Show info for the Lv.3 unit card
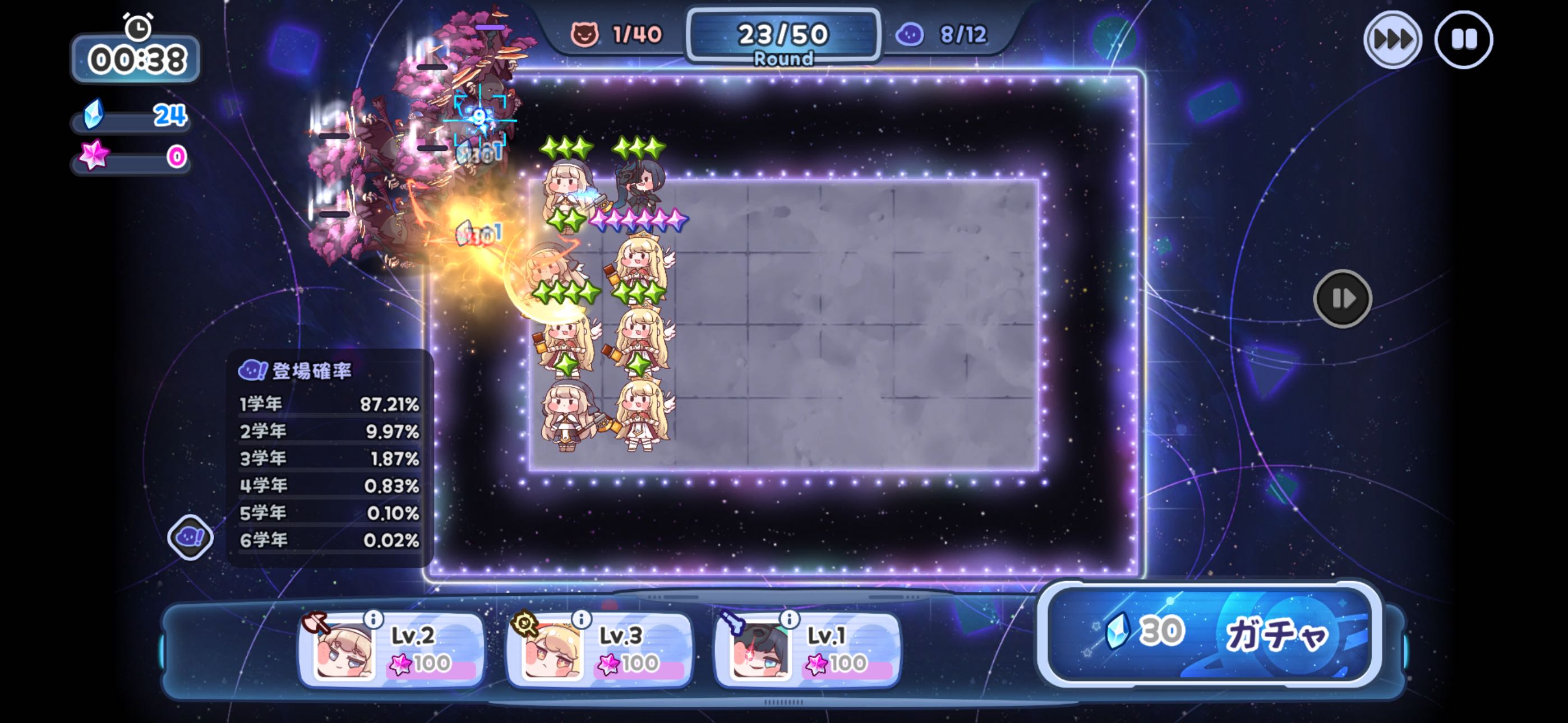The width and height of the screenshot is (1568, 723). pyautogui.click(x=582, y=619)
